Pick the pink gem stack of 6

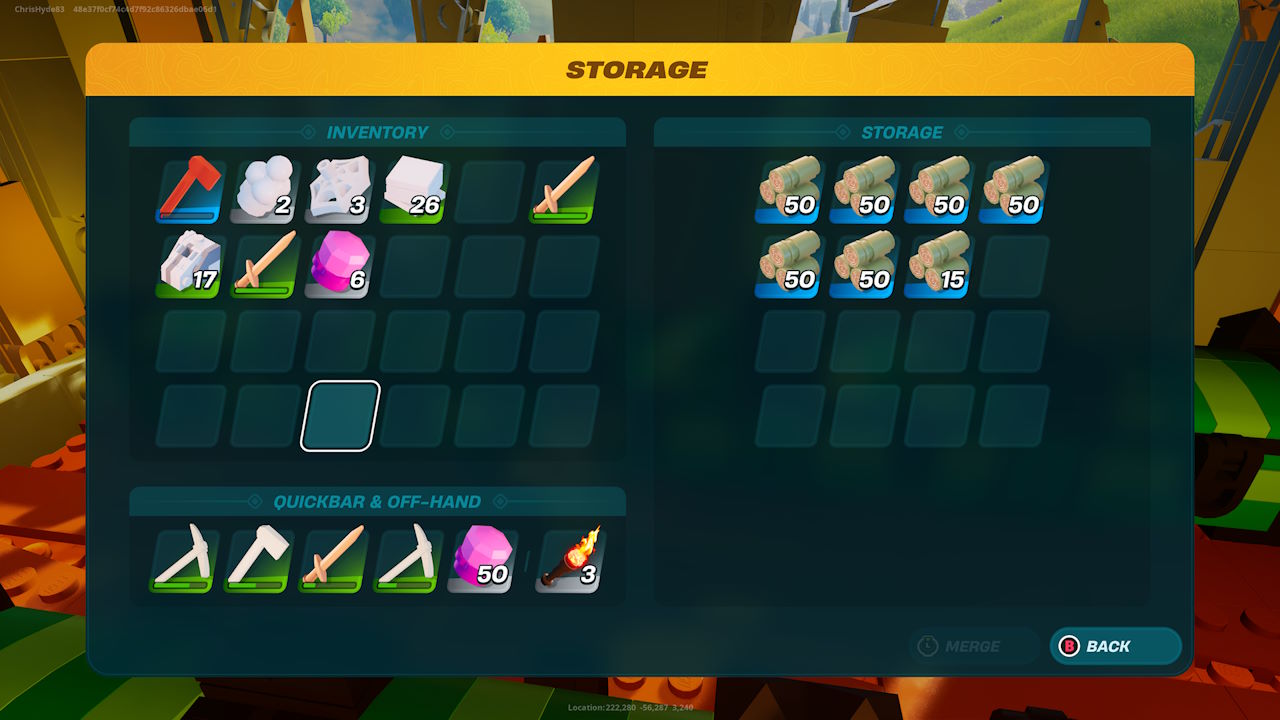point(340,266)
